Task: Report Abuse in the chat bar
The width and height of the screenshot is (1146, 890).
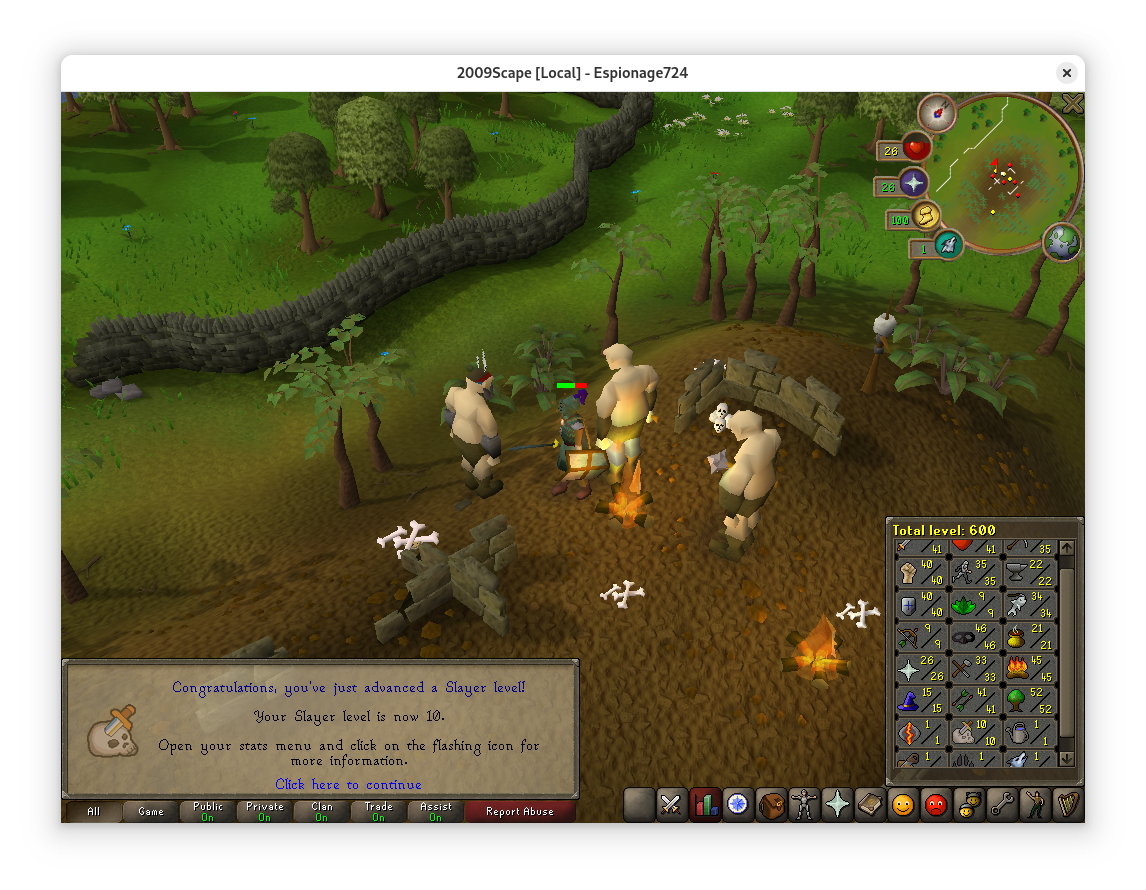Action: click(x=519, y=811)
